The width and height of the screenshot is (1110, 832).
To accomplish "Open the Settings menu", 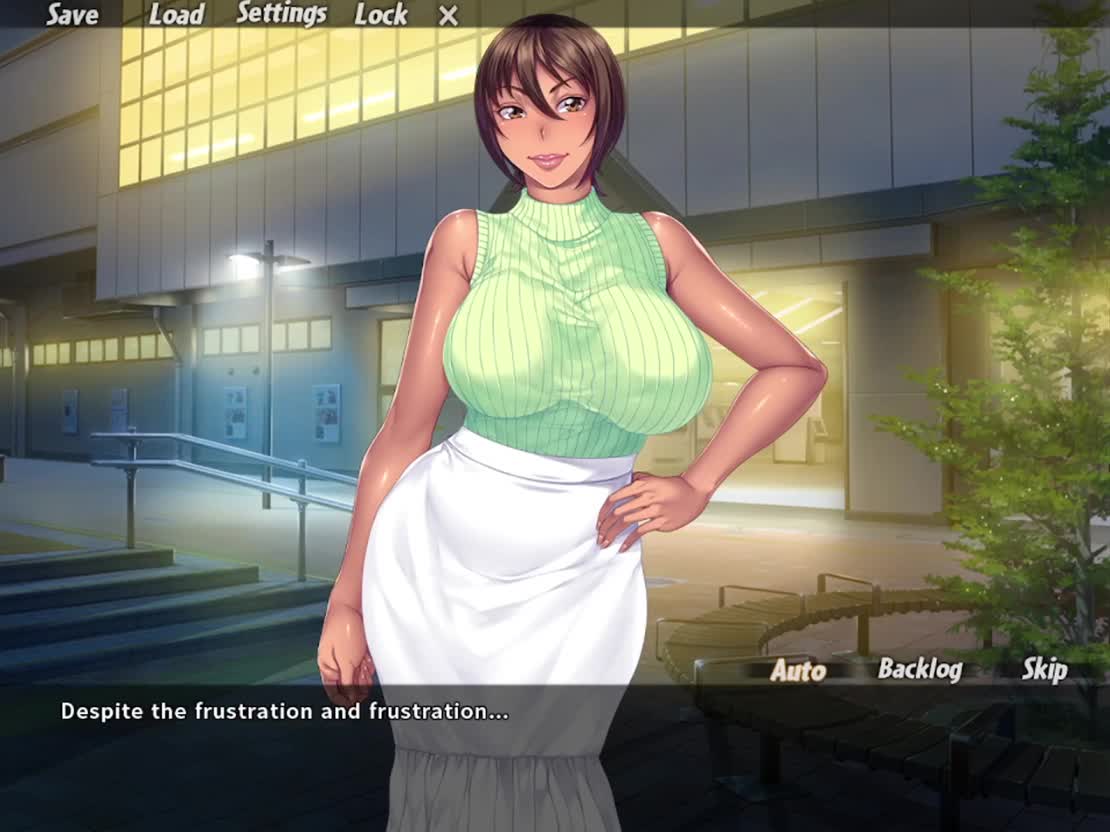I will pyautogui.click(x=281, y=14).
